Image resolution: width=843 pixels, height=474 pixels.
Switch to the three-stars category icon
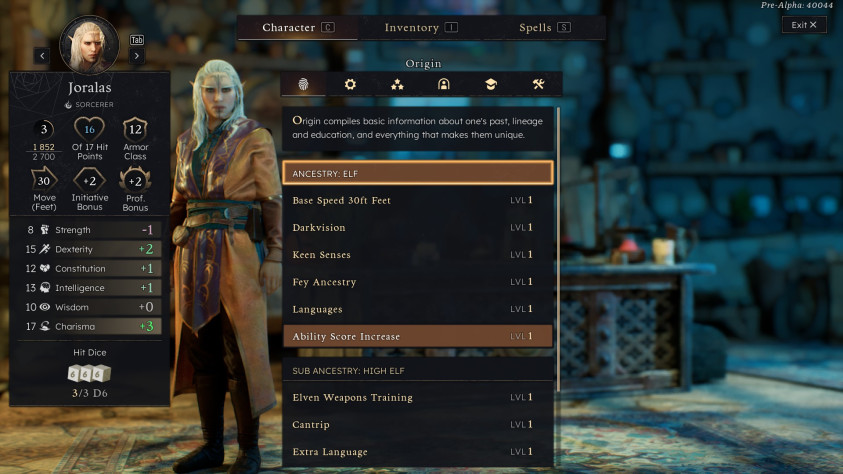pyautogui.click(x=397, y=84)
